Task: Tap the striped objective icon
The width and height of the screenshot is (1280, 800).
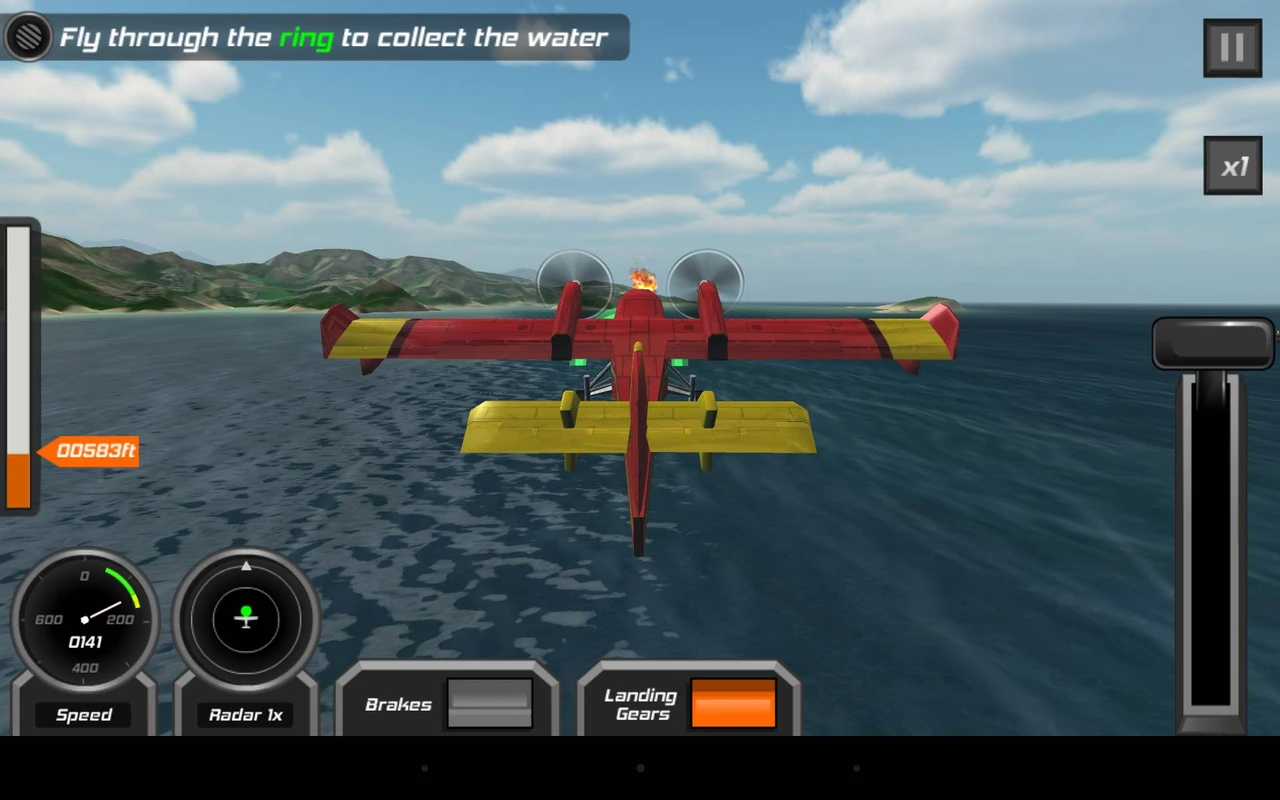Action: point(28,37)
